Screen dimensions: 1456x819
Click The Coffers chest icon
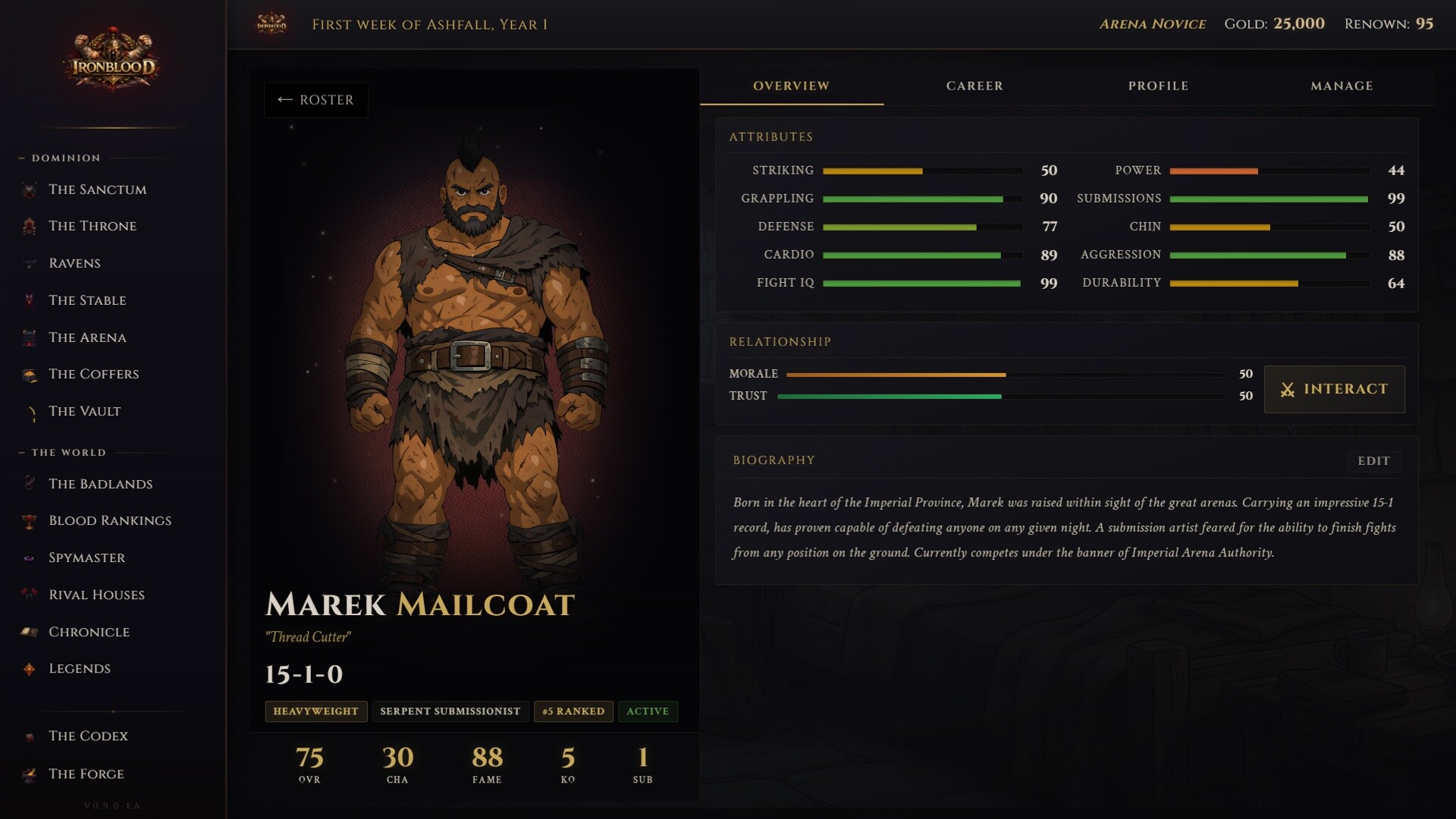(30, 373)
